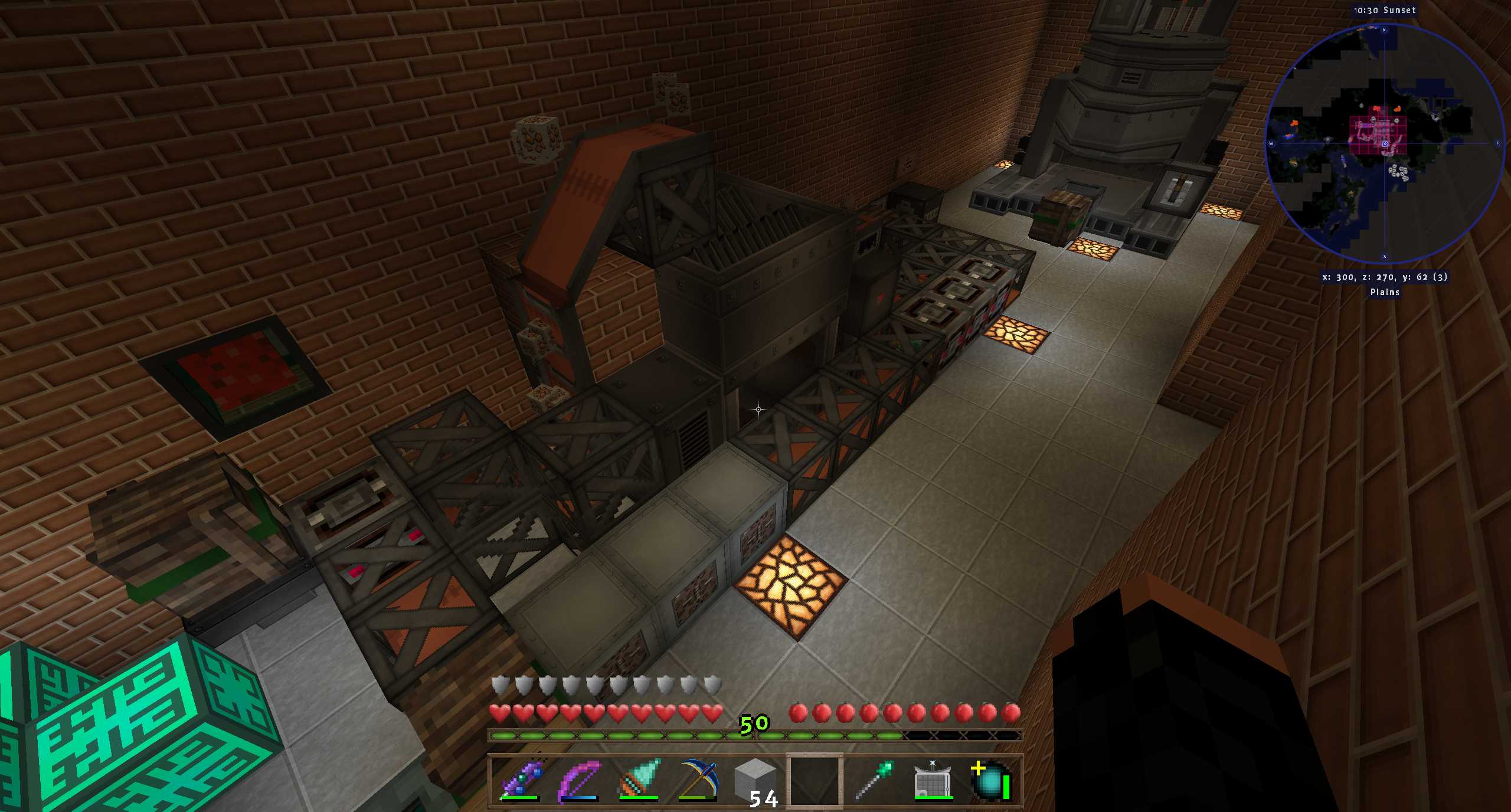Viewport: 1511px width, 812px height.
Task: Select the teal orb hotbar slot
Action: [992, 780]
